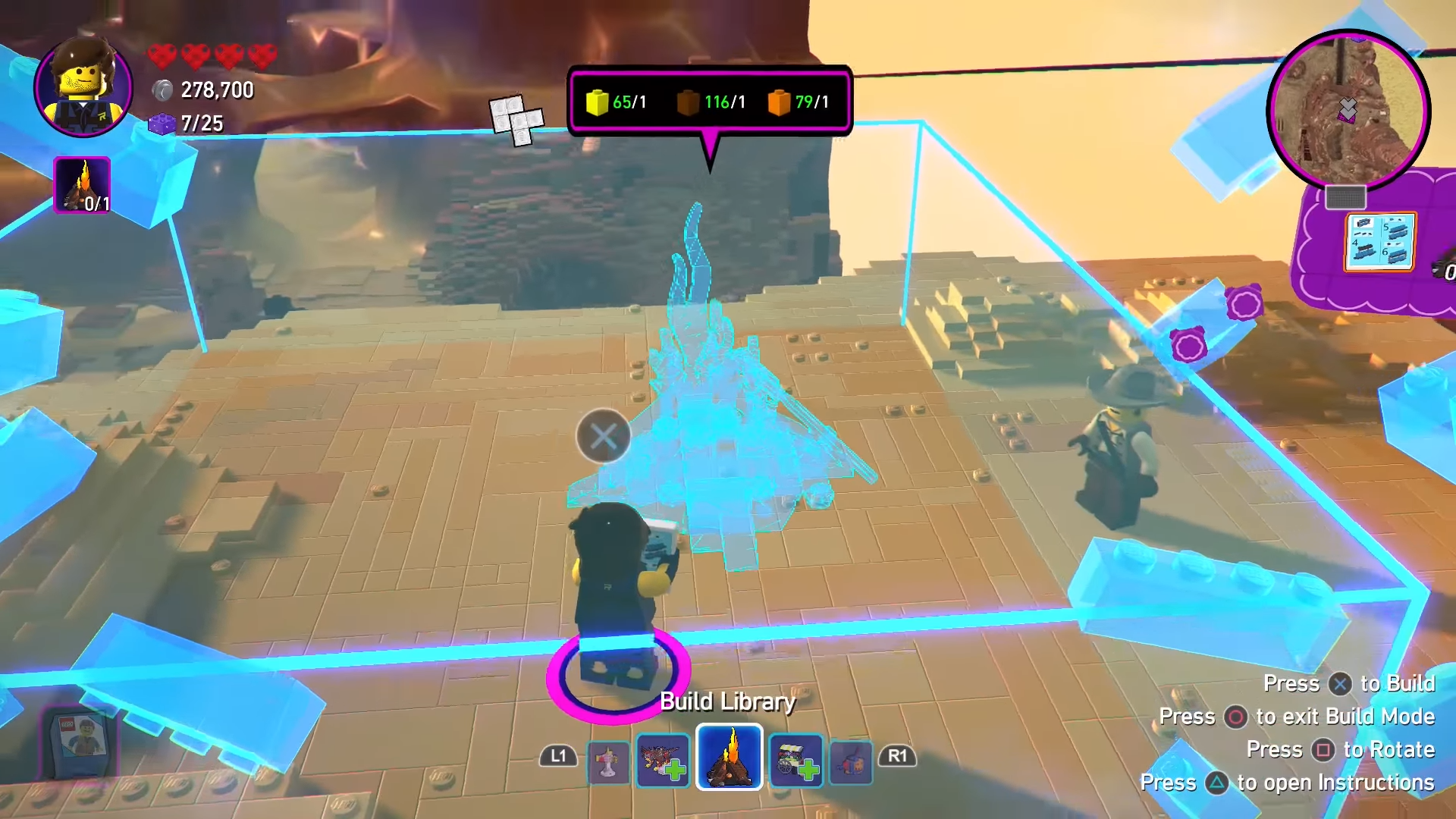Select the faded blue creature build slot
This screenshot has width=1456, height=819.
(x=851, y=761)
